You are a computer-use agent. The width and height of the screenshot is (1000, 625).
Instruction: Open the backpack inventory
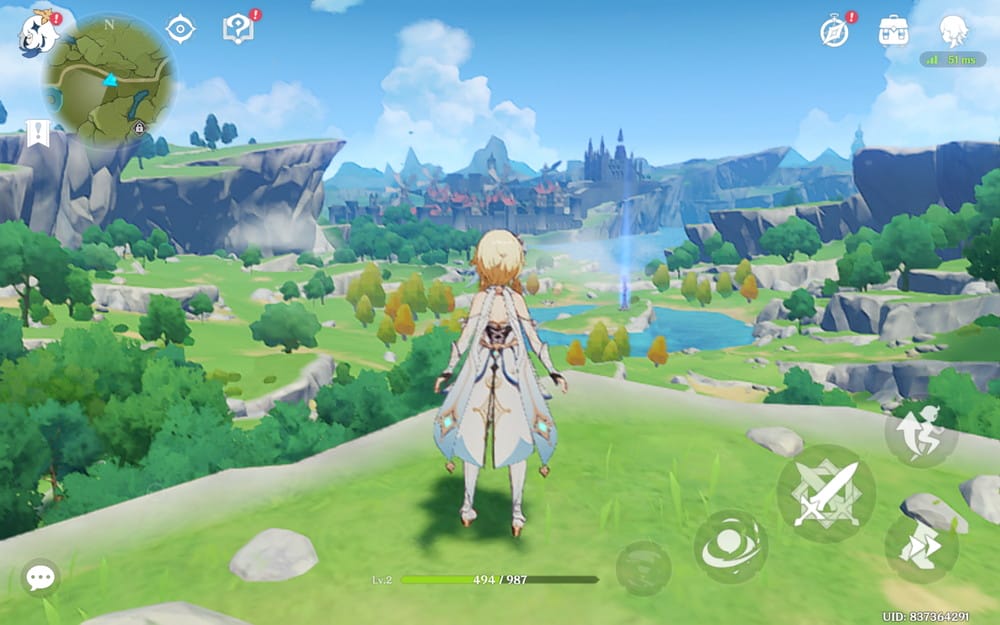(893, 31)
